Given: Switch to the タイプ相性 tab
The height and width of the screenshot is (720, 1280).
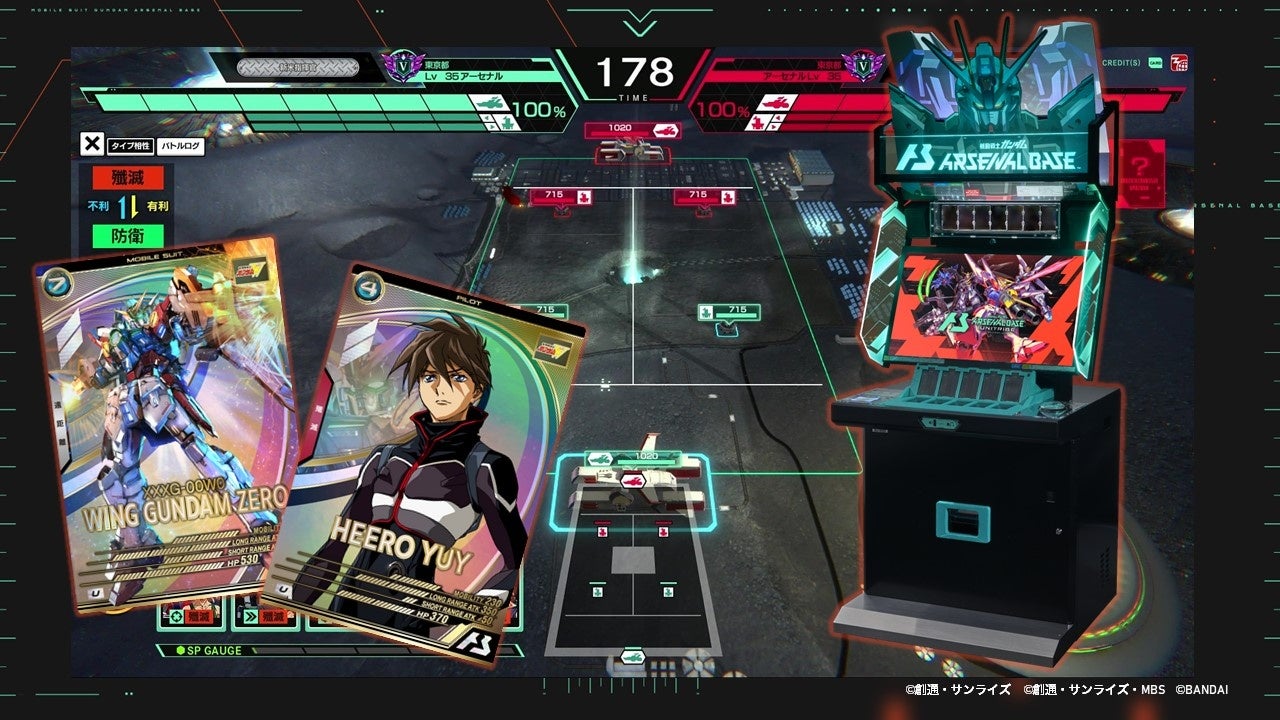Looking at the screenshot, I should (x=130, y=146).
